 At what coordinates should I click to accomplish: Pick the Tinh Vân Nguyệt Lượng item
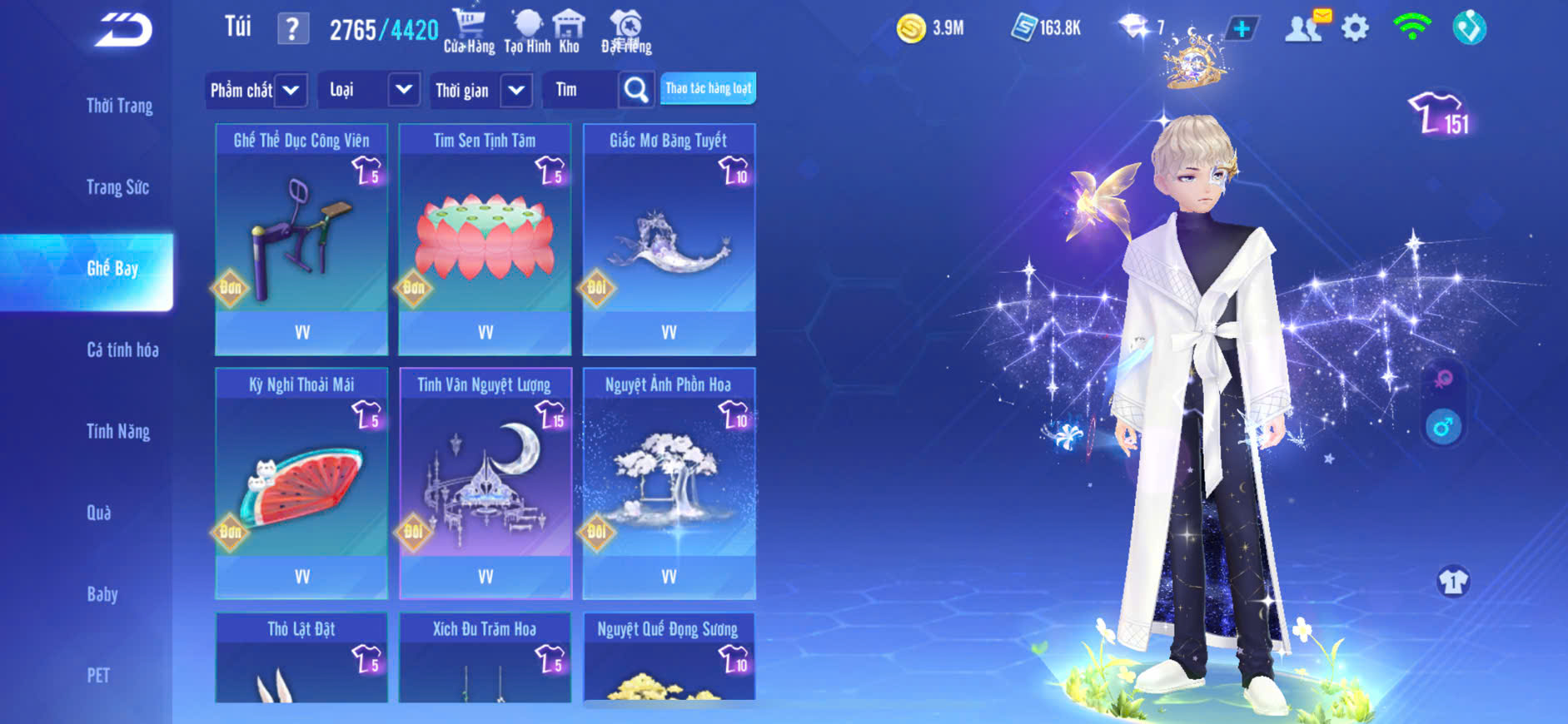pos(485,483)
